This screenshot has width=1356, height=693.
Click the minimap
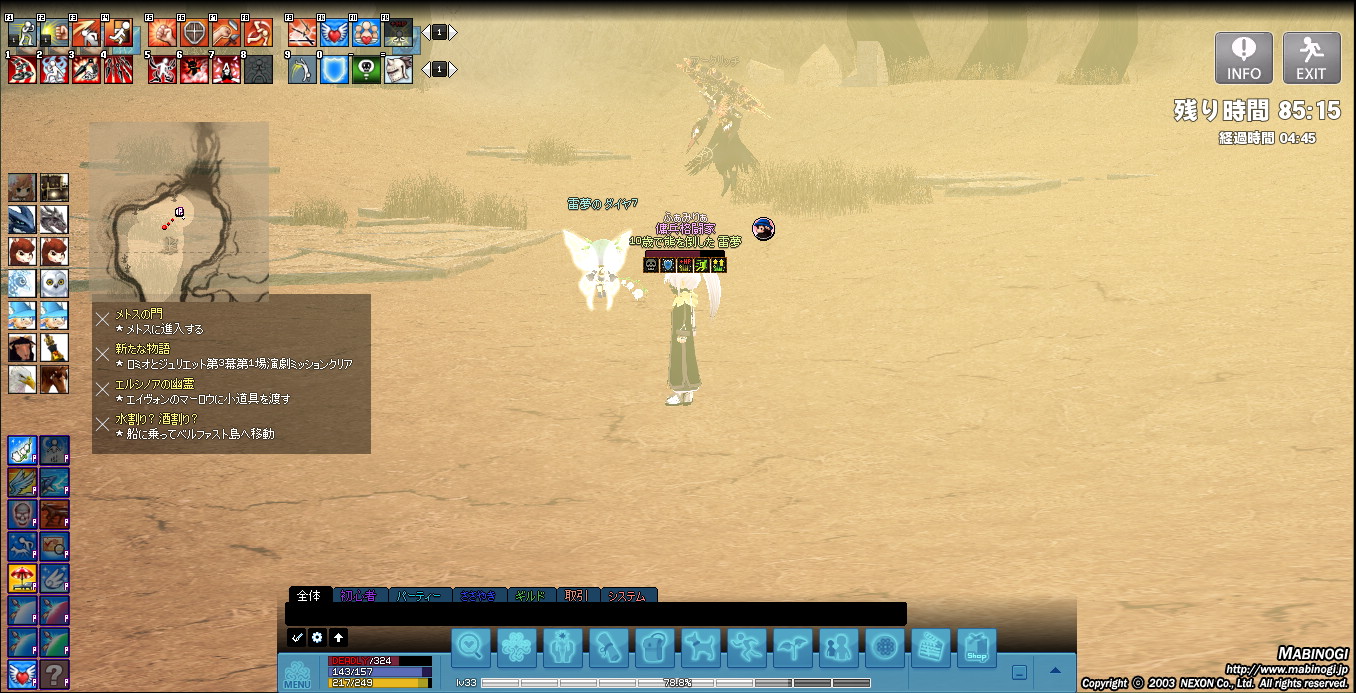click(180, 210)
